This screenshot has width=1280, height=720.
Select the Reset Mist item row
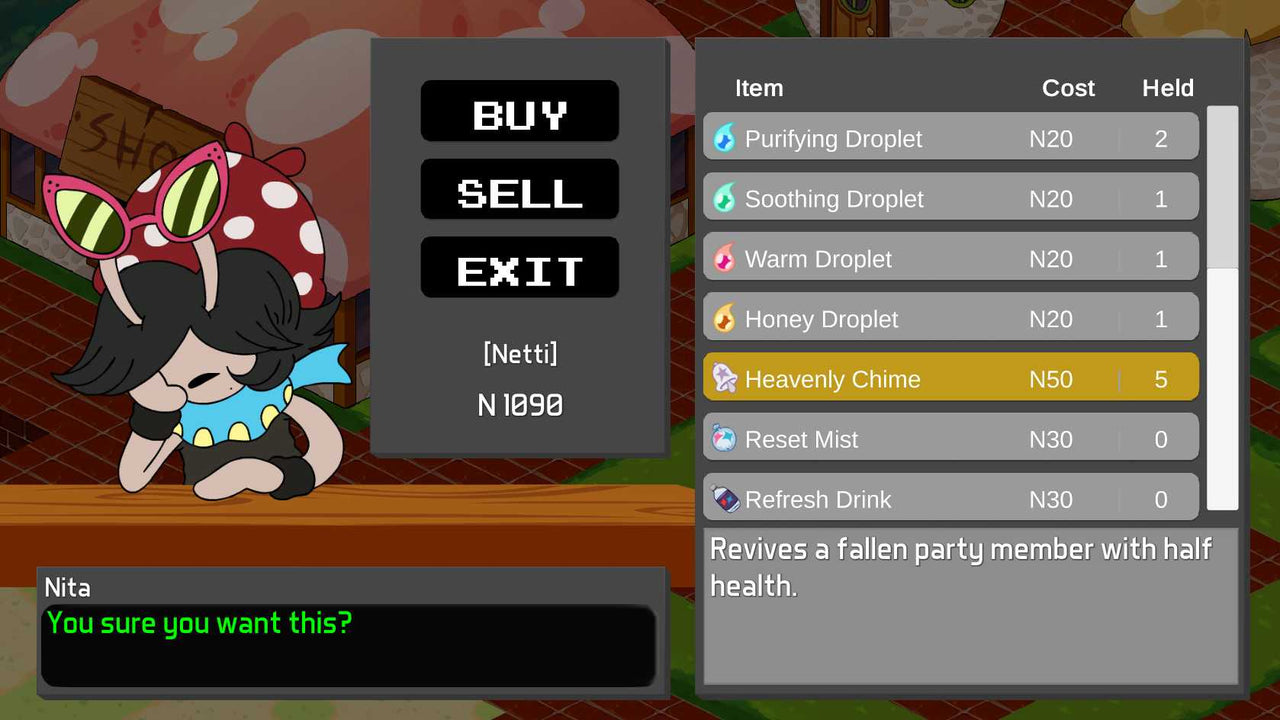950,438
